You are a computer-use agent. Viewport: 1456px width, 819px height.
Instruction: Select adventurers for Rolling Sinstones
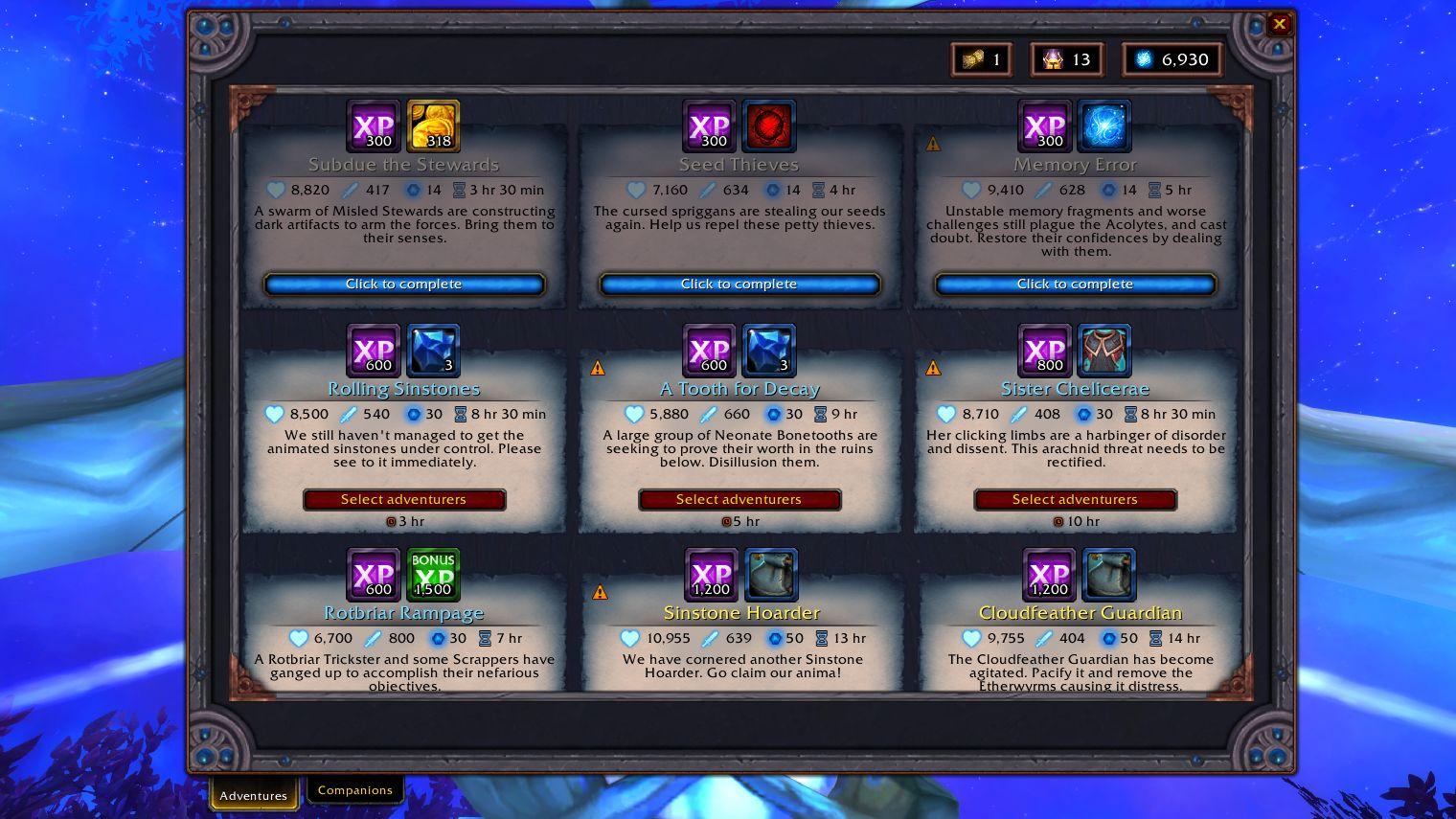[x=404, y=499]
